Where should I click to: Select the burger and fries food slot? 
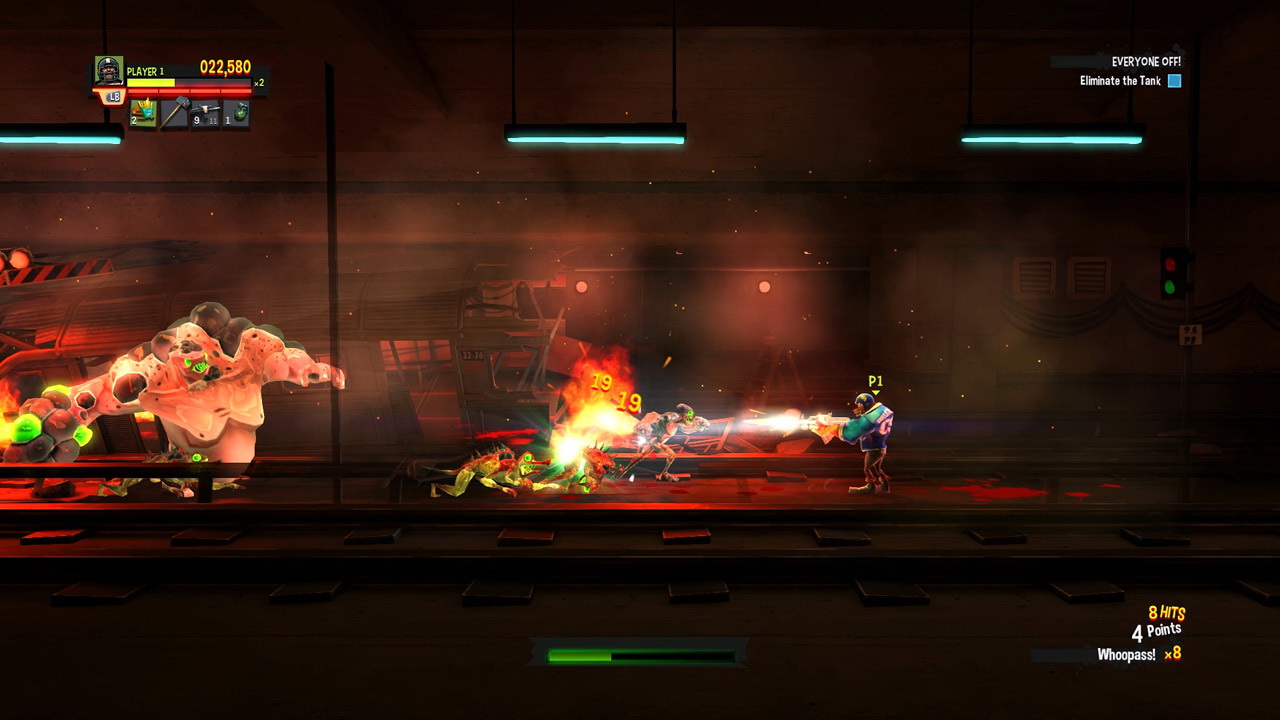[x=143, y=114]
